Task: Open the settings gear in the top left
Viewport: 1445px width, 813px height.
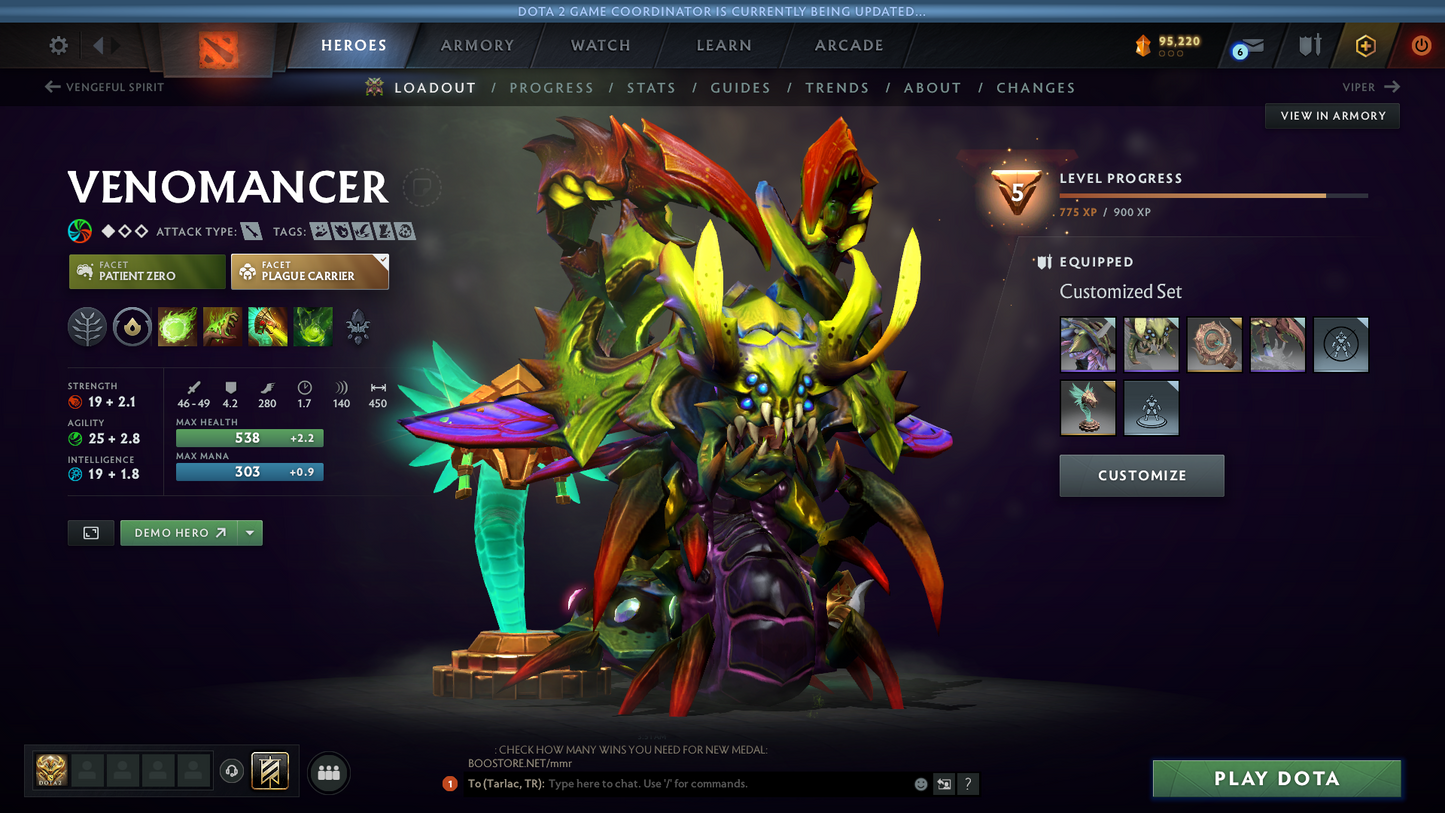Action: [x=57, y=45]
